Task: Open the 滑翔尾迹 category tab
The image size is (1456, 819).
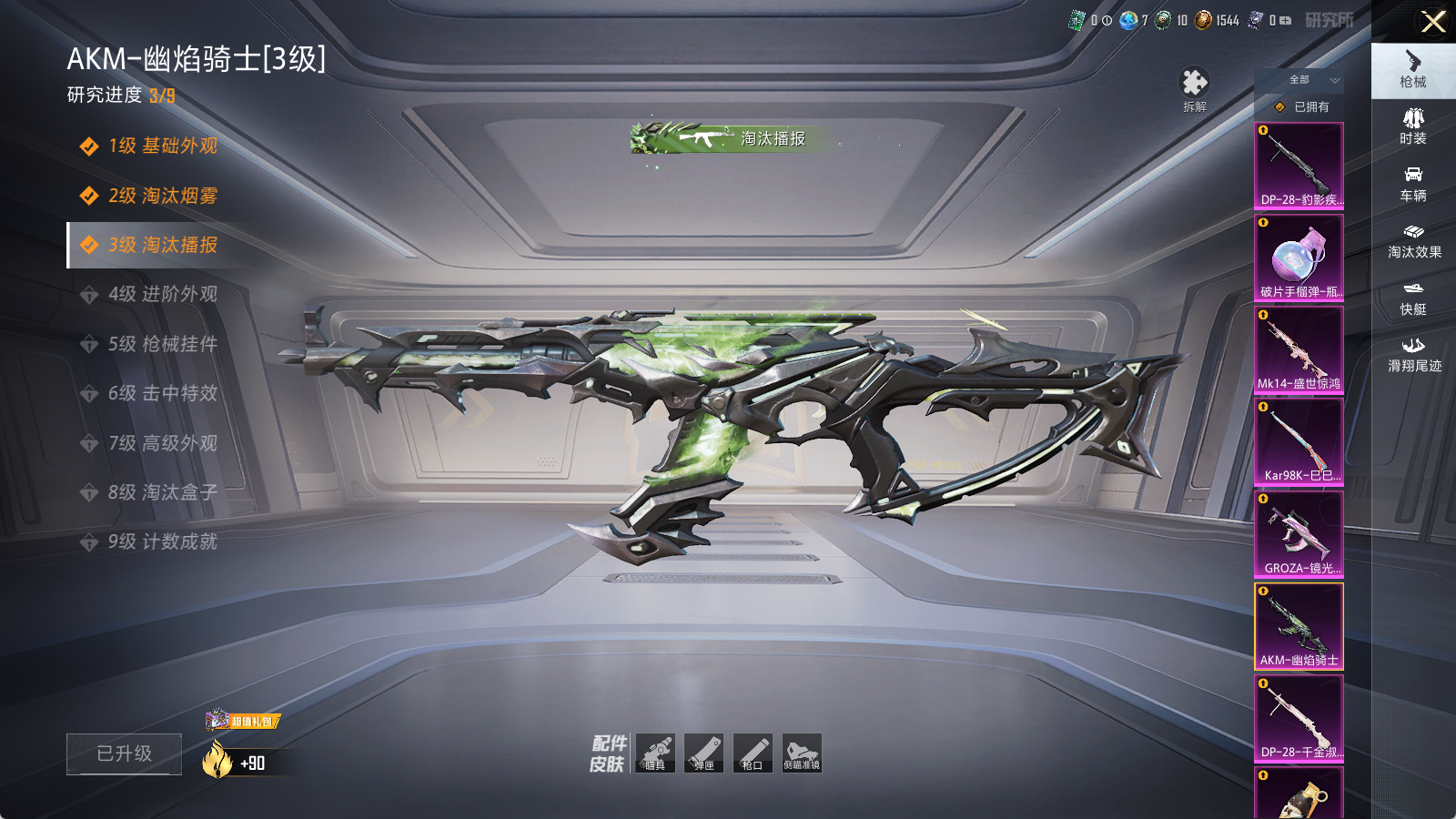Action: pos(1413,354)
